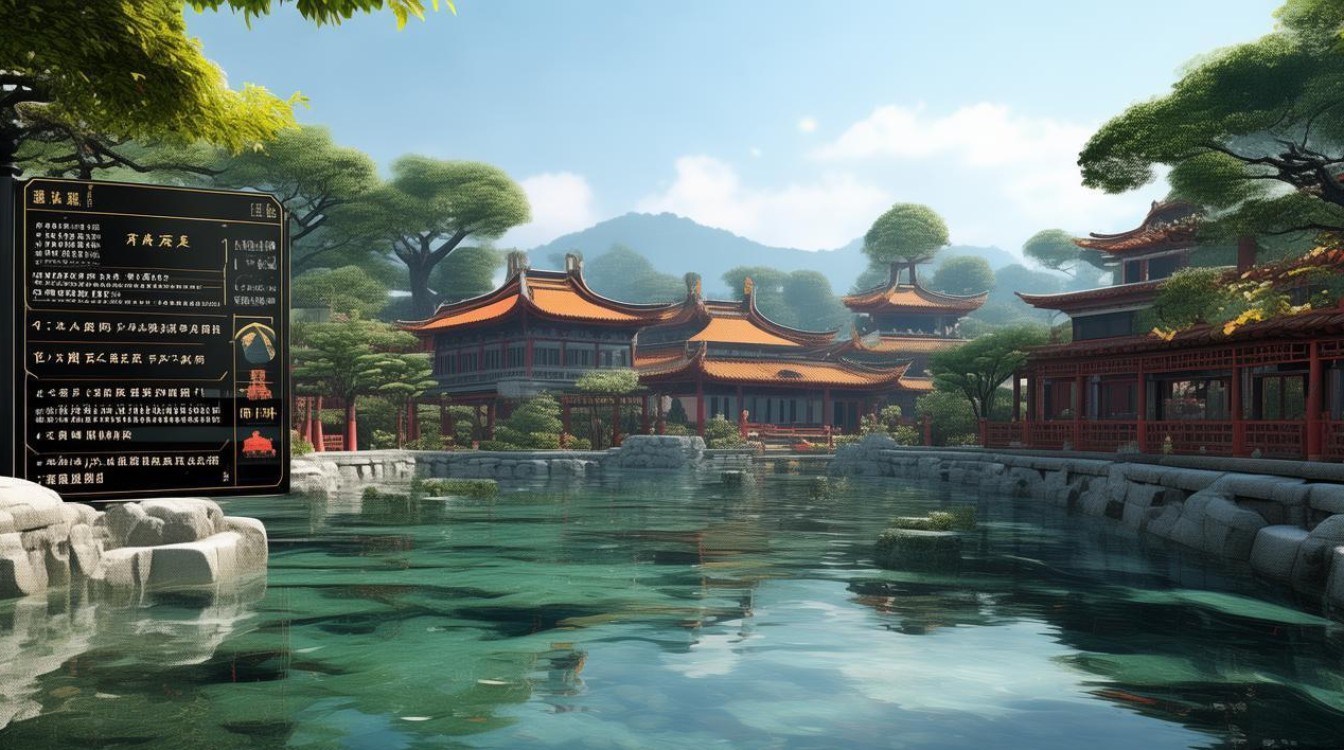Viewport: 1344px width, 750px height.
Task: Click the small crest above the title text
Action: (90, 195)
